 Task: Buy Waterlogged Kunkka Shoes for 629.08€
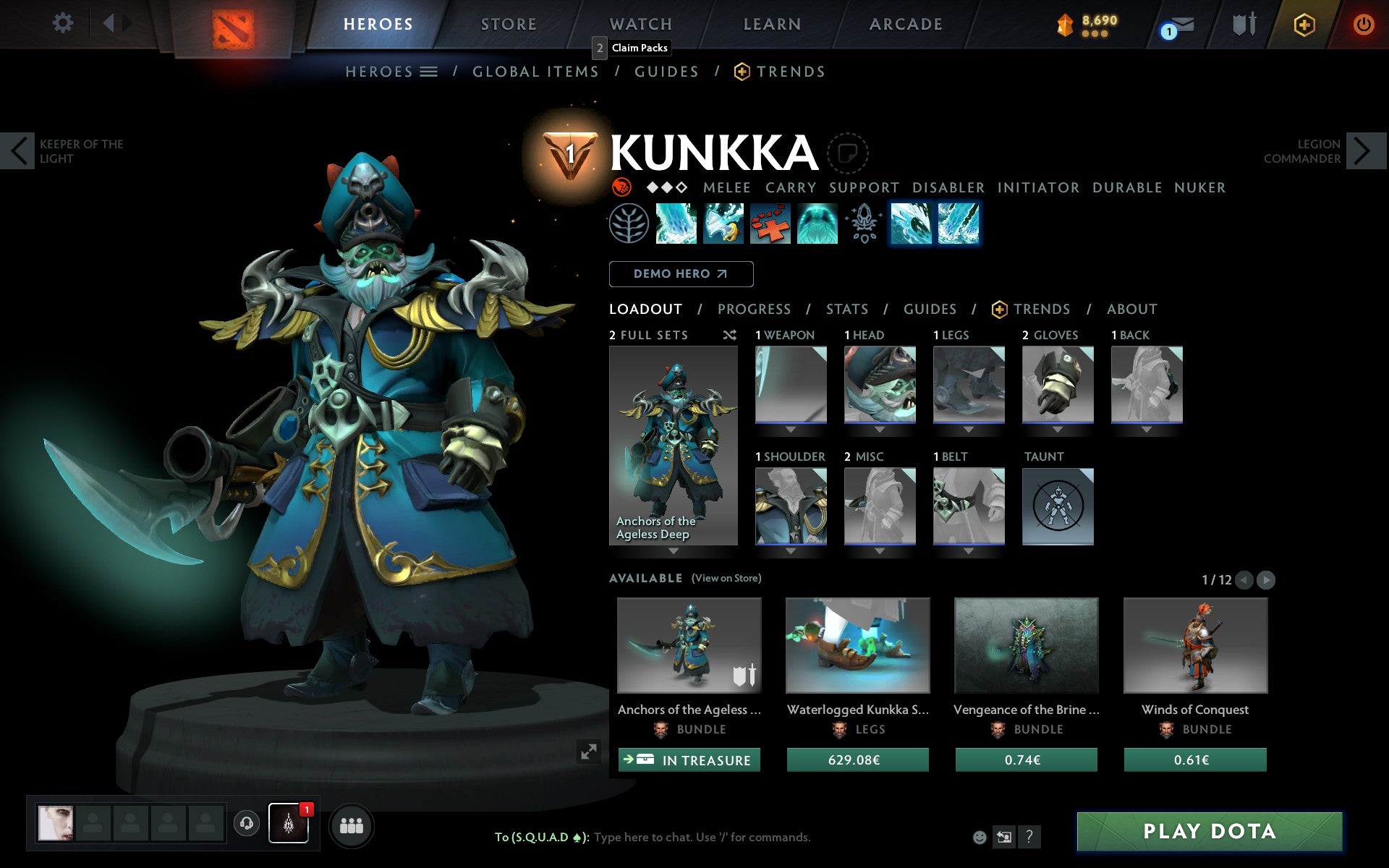[x=857, y=760]
